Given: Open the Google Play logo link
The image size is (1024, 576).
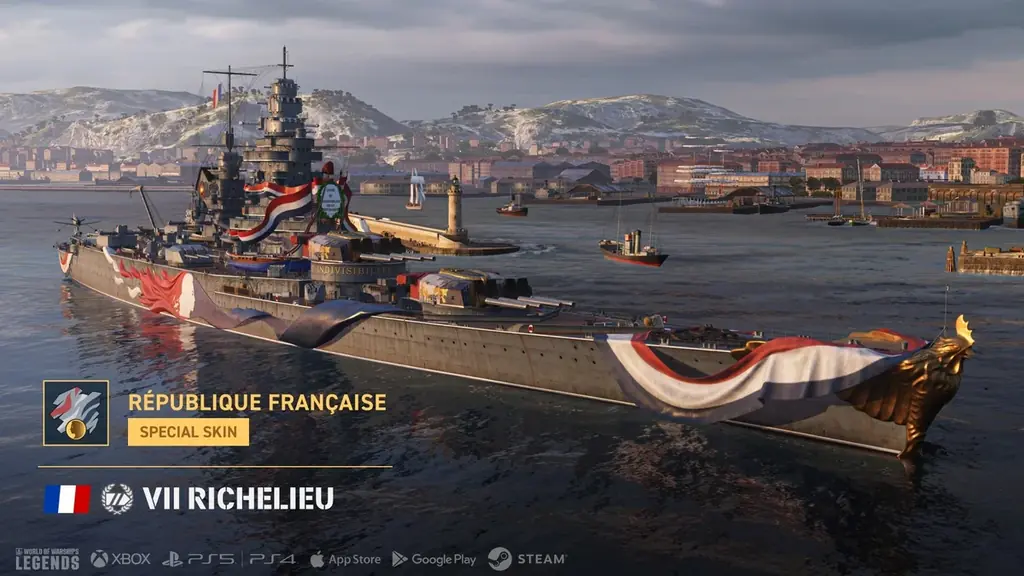Looking at the screenshot, I should click(x=434, y=559).
